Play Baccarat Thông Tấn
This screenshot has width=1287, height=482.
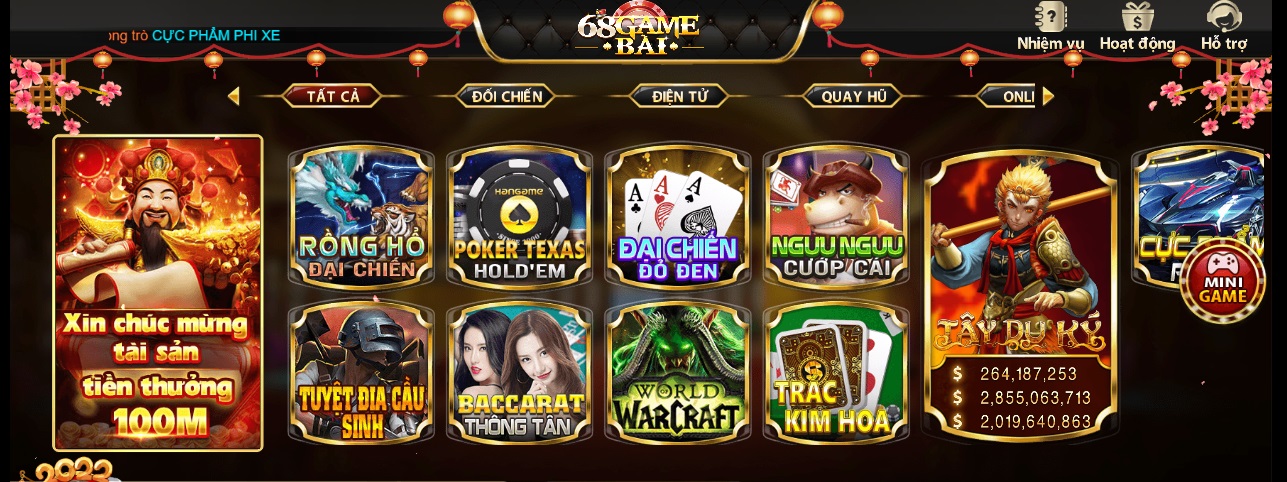pyautogui.click(x=519, y=374)
